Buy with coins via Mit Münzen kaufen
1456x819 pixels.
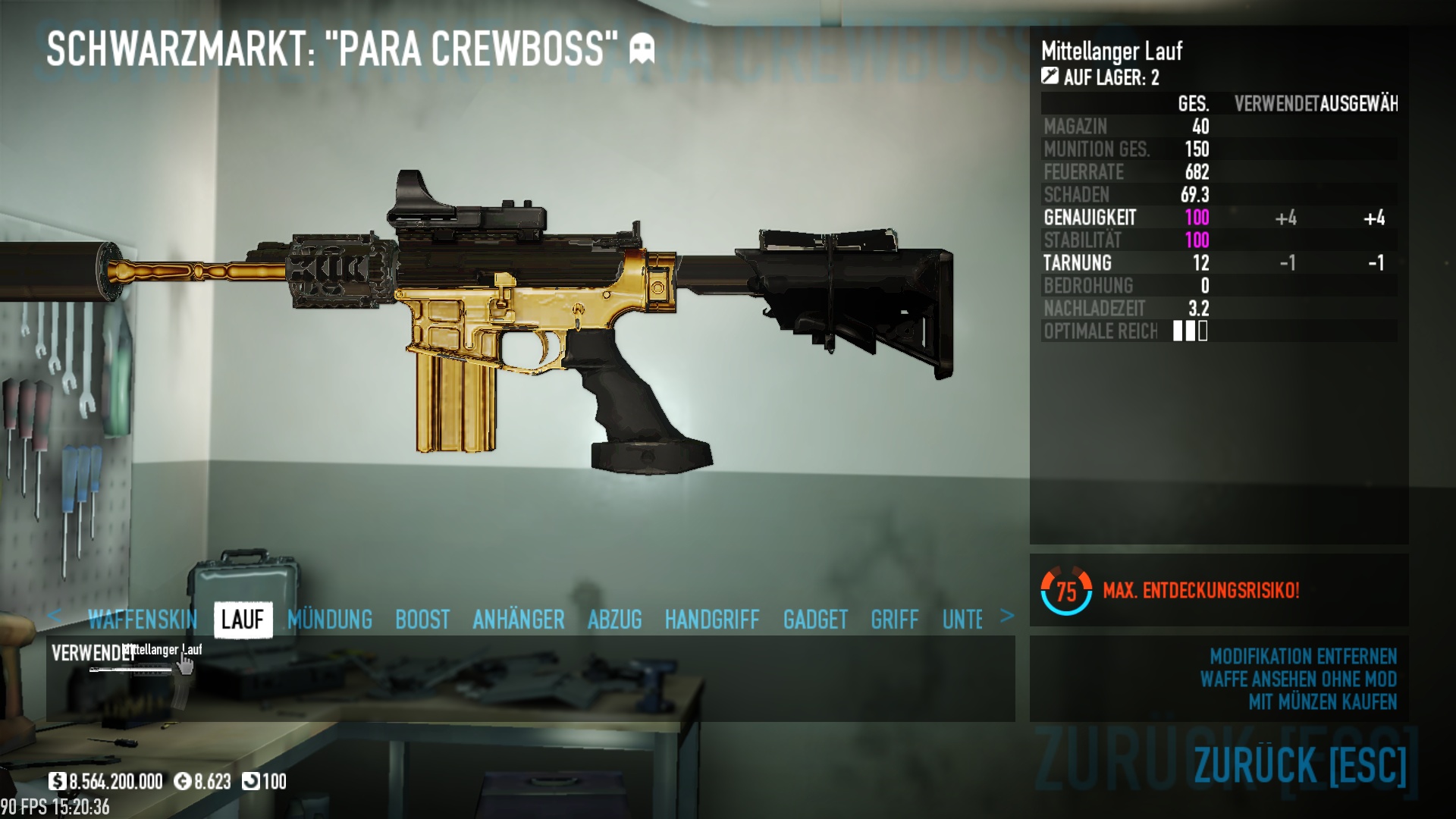point(1322,701)
